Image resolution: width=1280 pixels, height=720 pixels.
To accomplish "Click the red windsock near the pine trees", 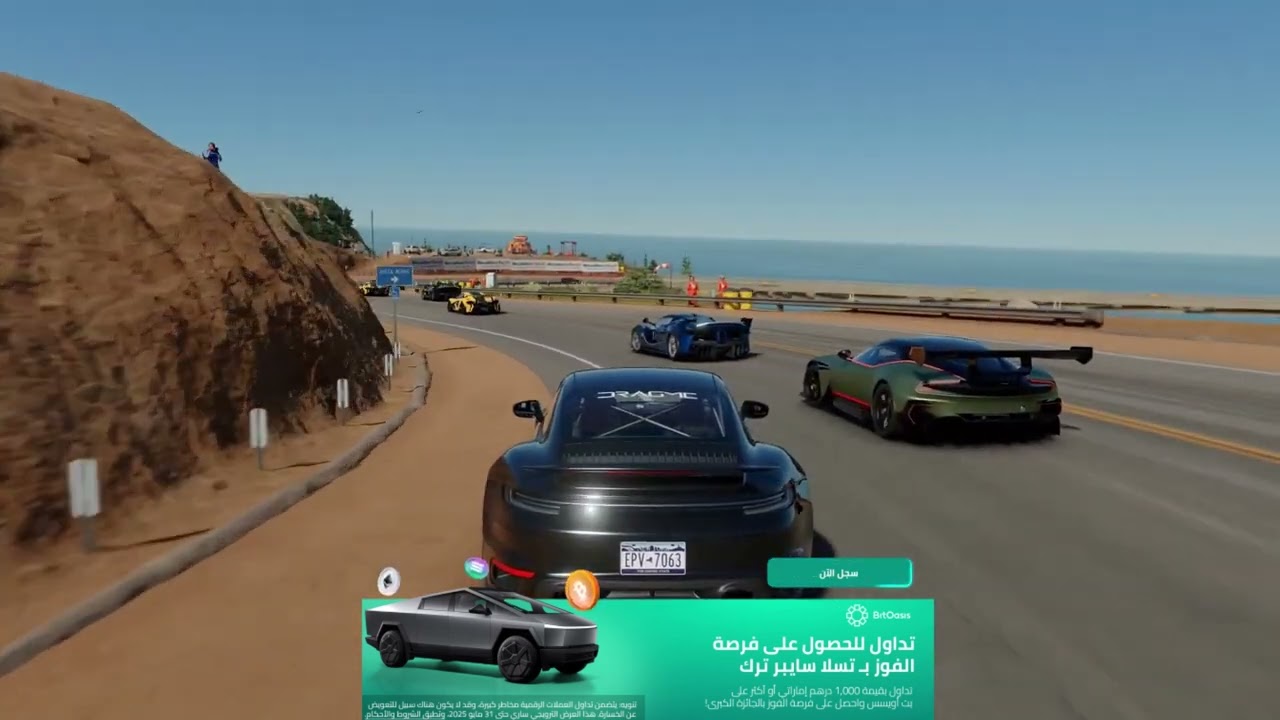I will pyautogui.click(x=659, y=268).
